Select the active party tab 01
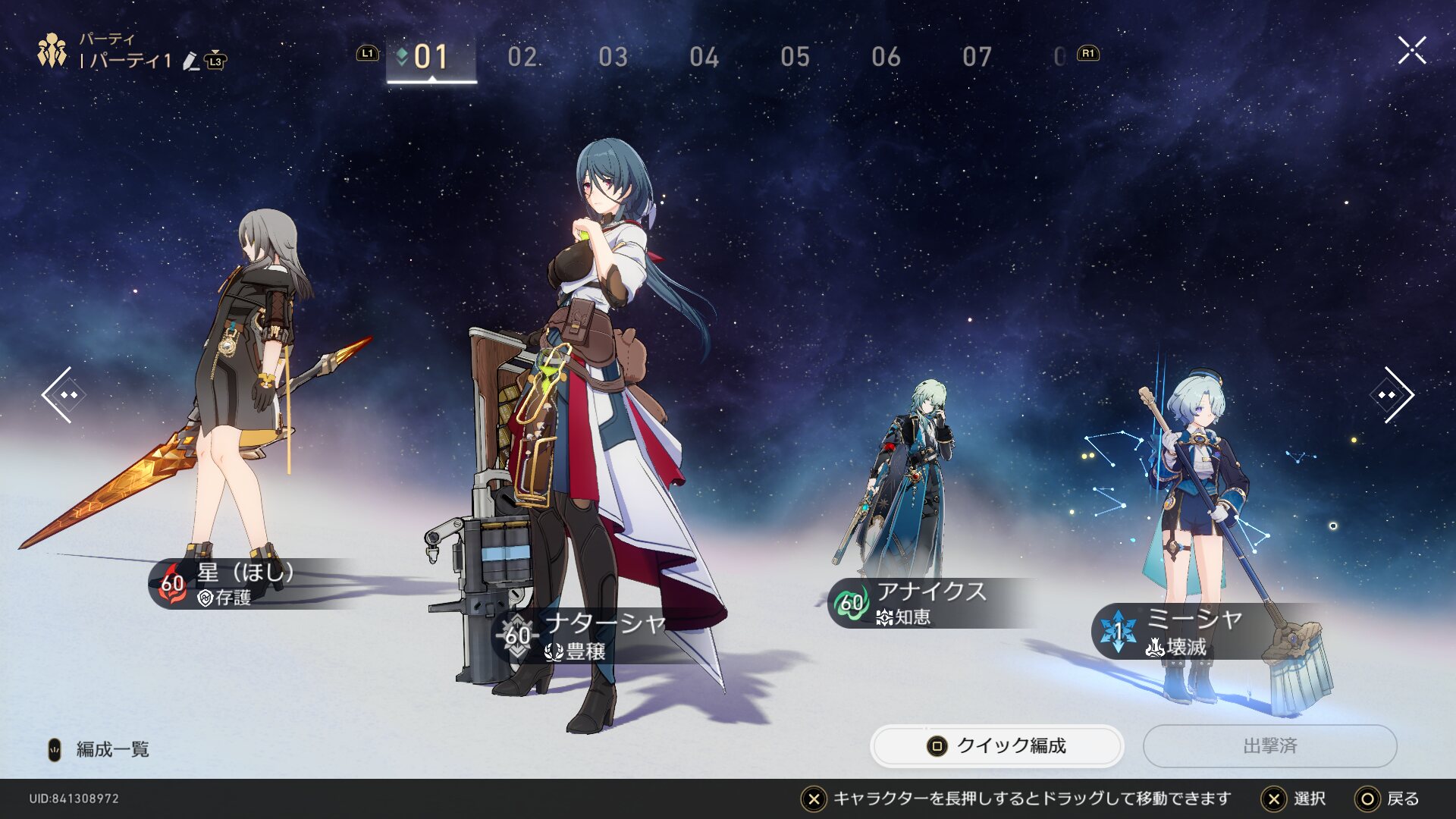1456x819 pixels. tap(431, 57)
